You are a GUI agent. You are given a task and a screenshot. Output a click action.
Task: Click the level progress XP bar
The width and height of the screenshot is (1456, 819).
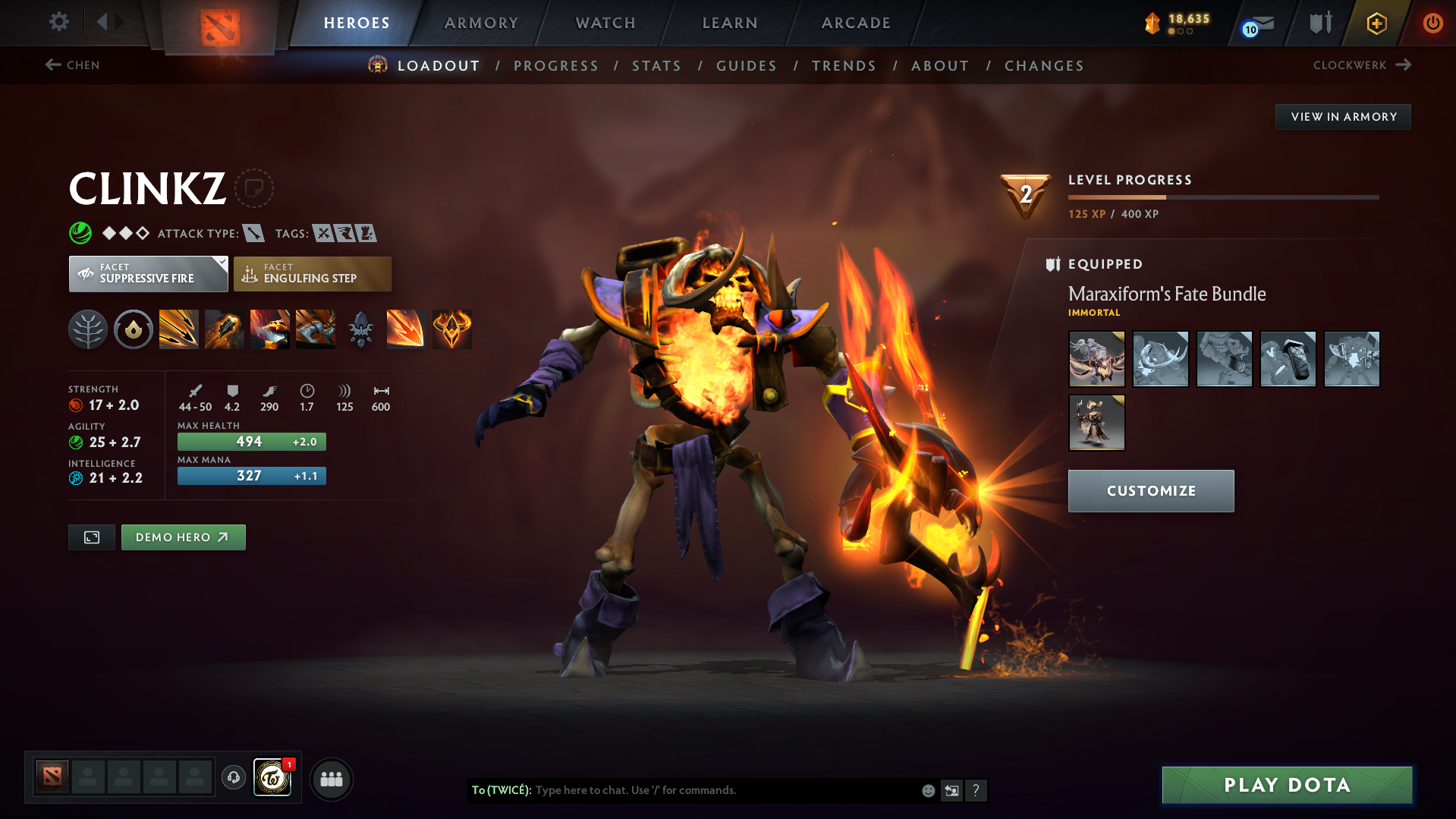pos(1224,196)
